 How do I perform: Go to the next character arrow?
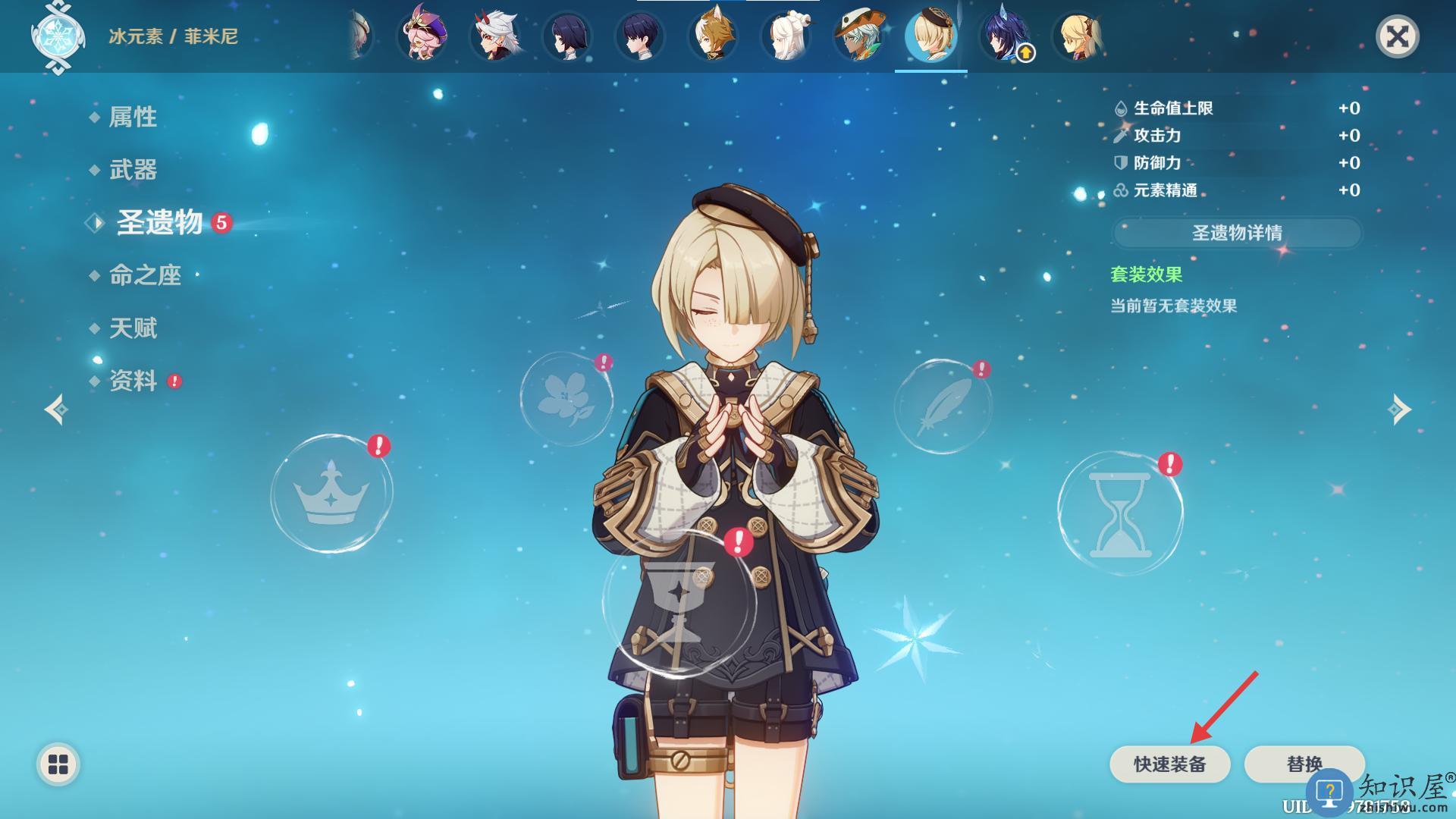[x=1399, y=409]
